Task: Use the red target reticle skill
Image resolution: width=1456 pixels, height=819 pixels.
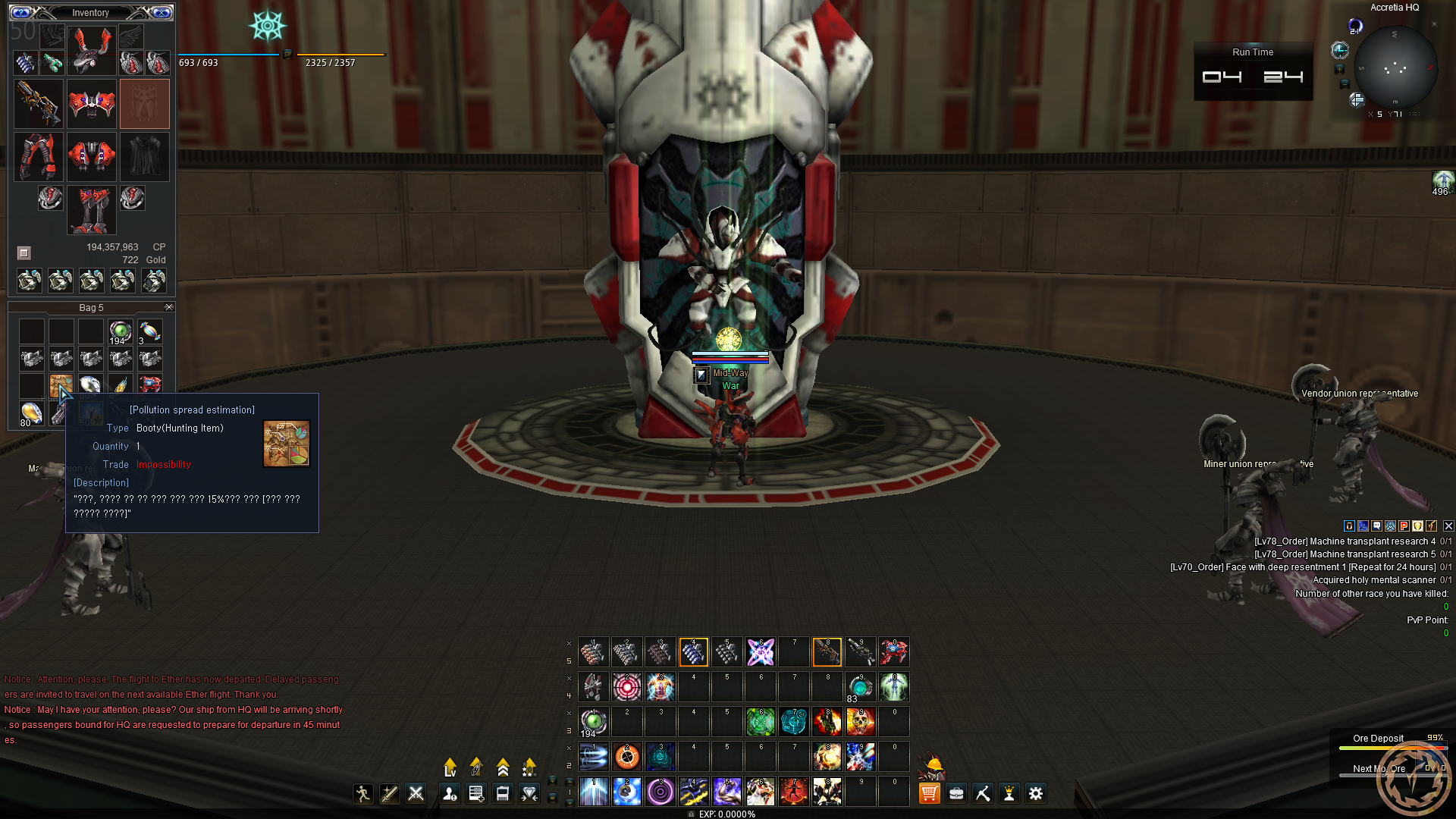Action: 626,687
